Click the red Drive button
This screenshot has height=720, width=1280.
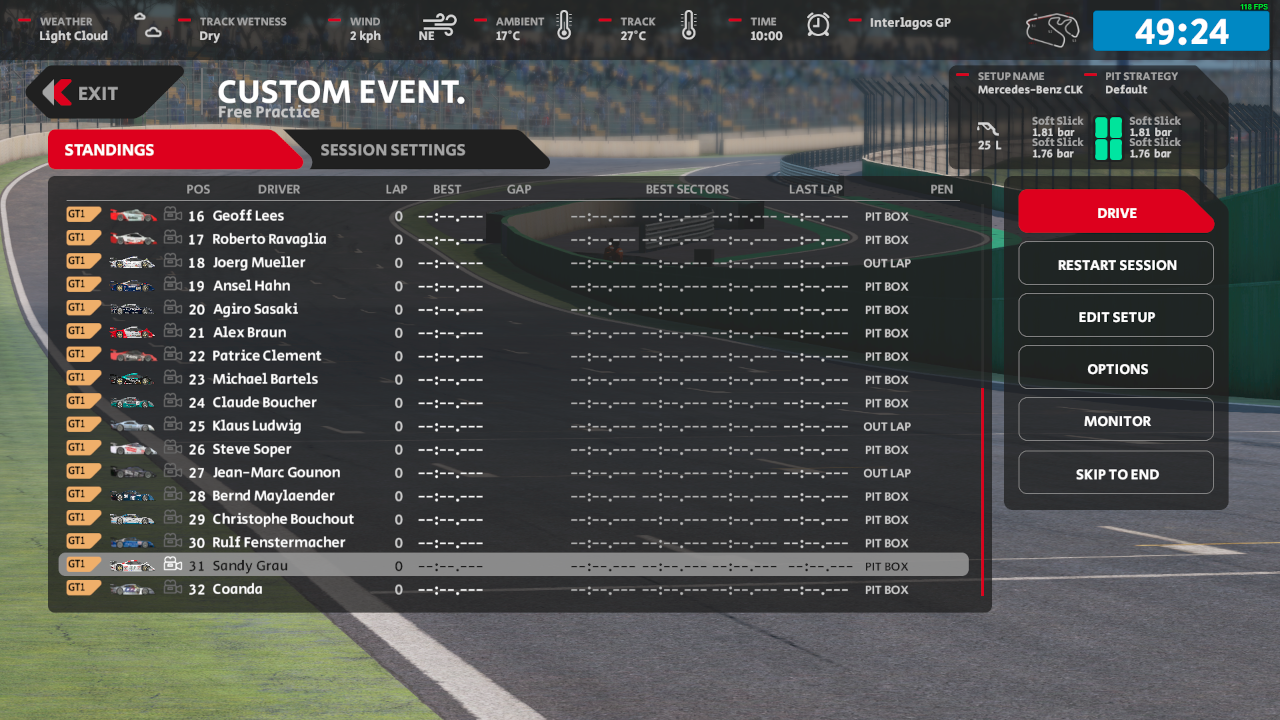pyautogui.click(x=1116, y=213)
